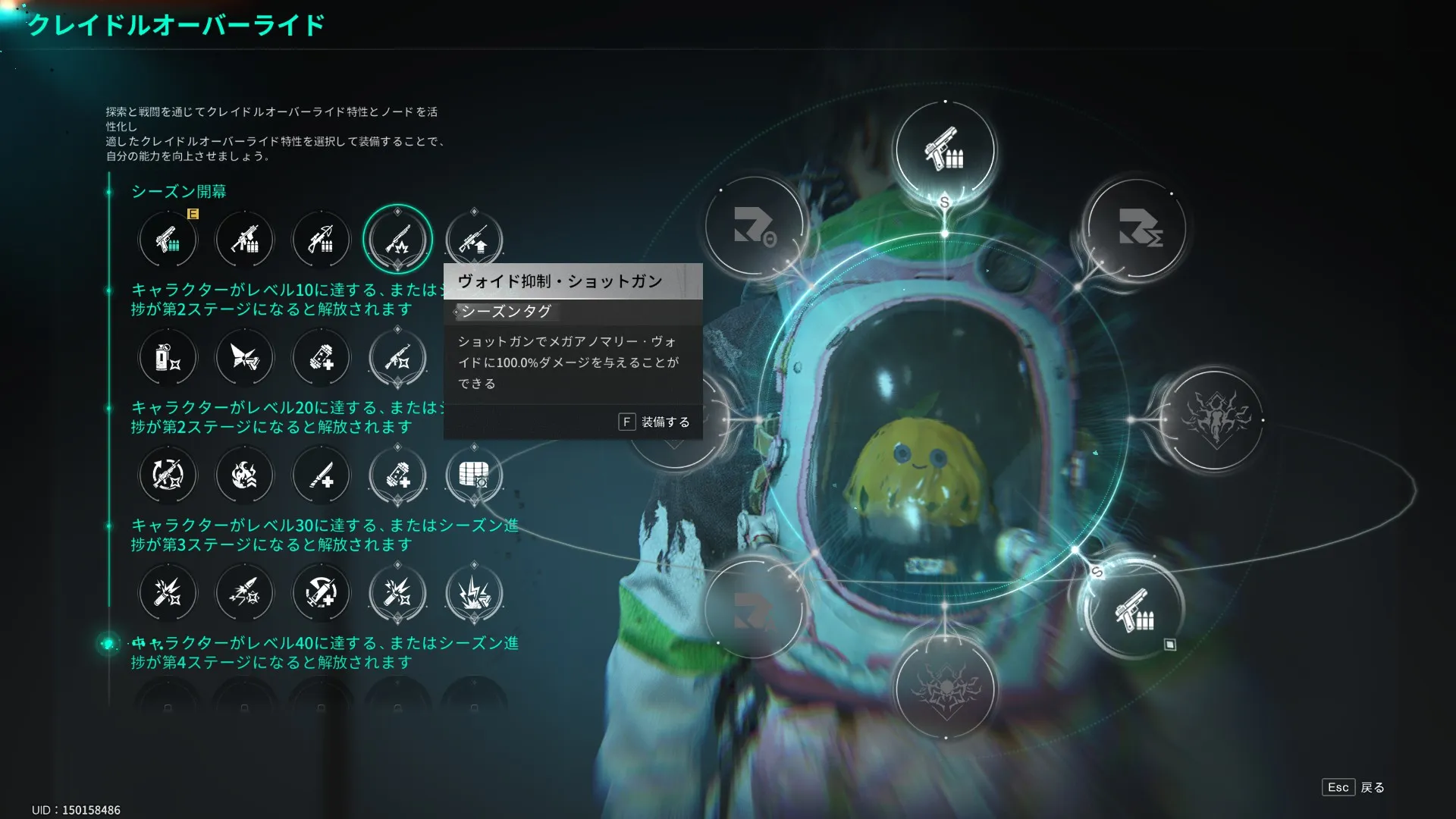Select the lightning explosion trait icon
Image resolution: width=1456 pixels, height=819 pixels.
(x=474, y=593)
